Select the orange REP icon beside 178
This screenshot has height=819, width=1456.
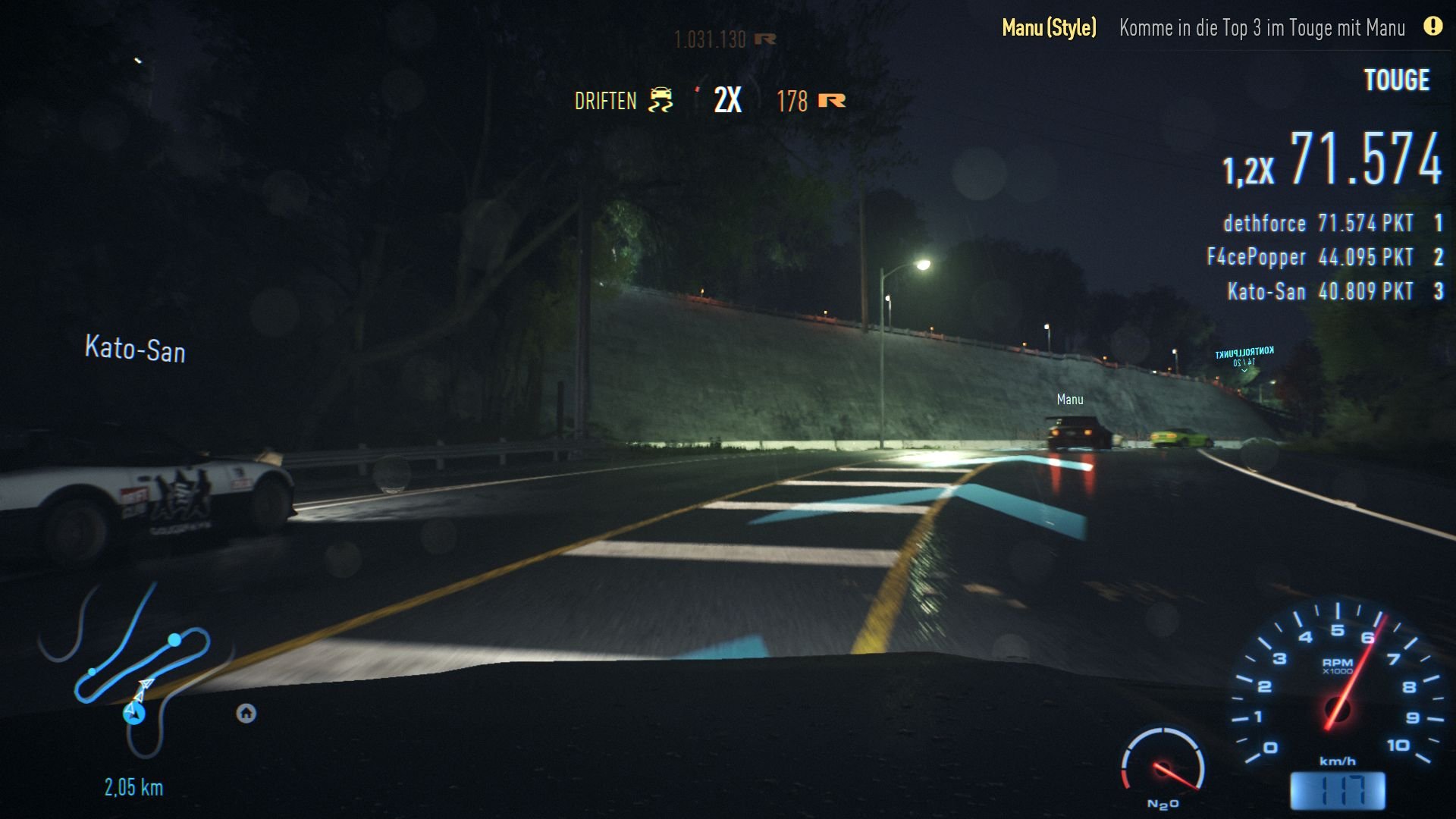(833, 101)
